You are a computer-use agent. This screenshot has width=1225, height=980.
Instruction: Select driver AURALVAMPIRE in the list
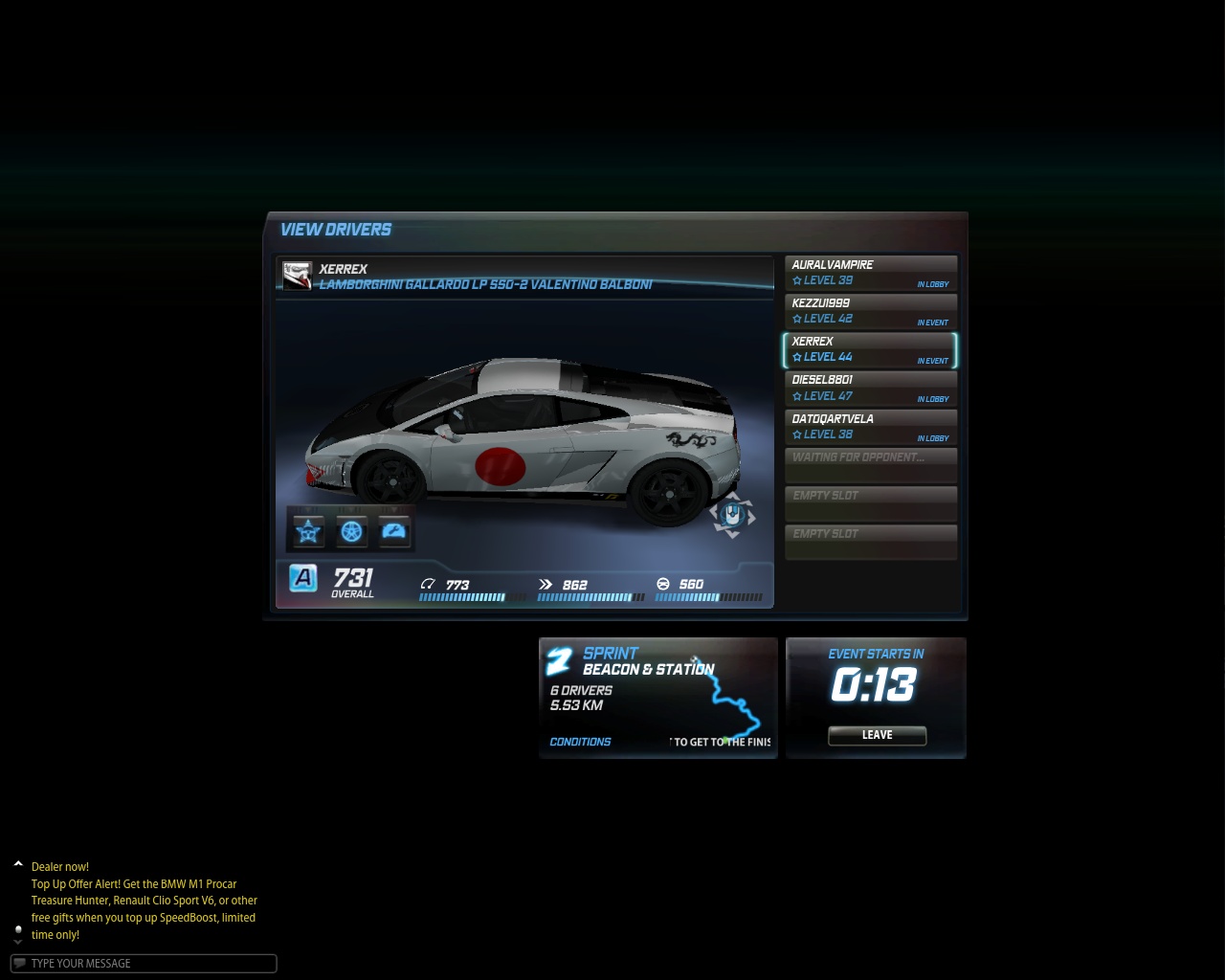click(870, 273)
